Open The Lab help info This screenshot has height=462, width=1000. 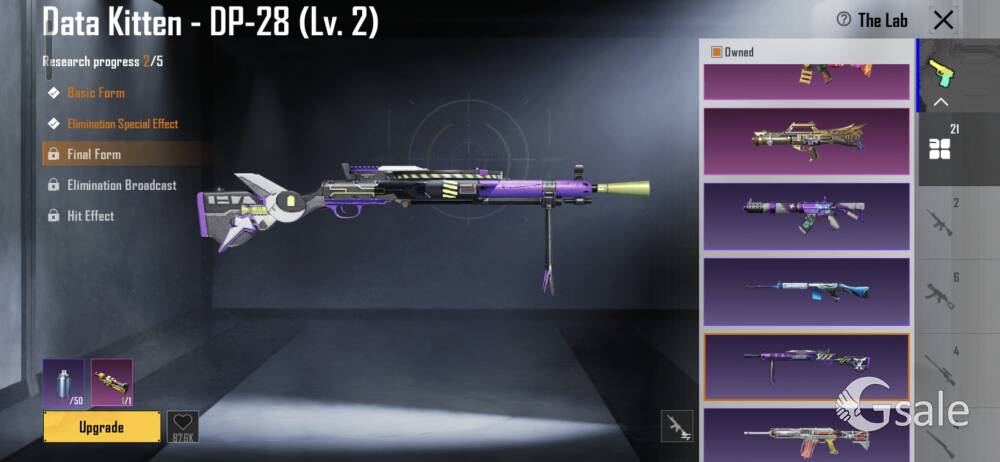[x=873, y=20]
